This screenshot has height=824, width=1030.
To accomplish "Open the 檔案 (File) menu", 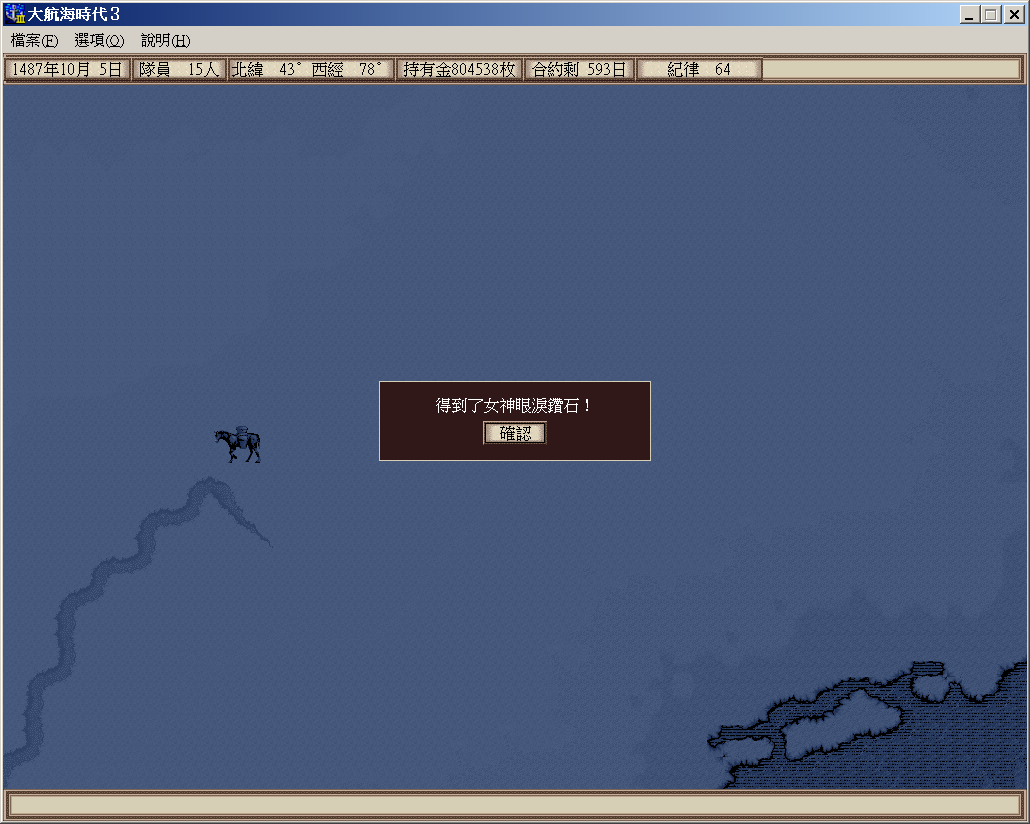I will coord(35,40).
